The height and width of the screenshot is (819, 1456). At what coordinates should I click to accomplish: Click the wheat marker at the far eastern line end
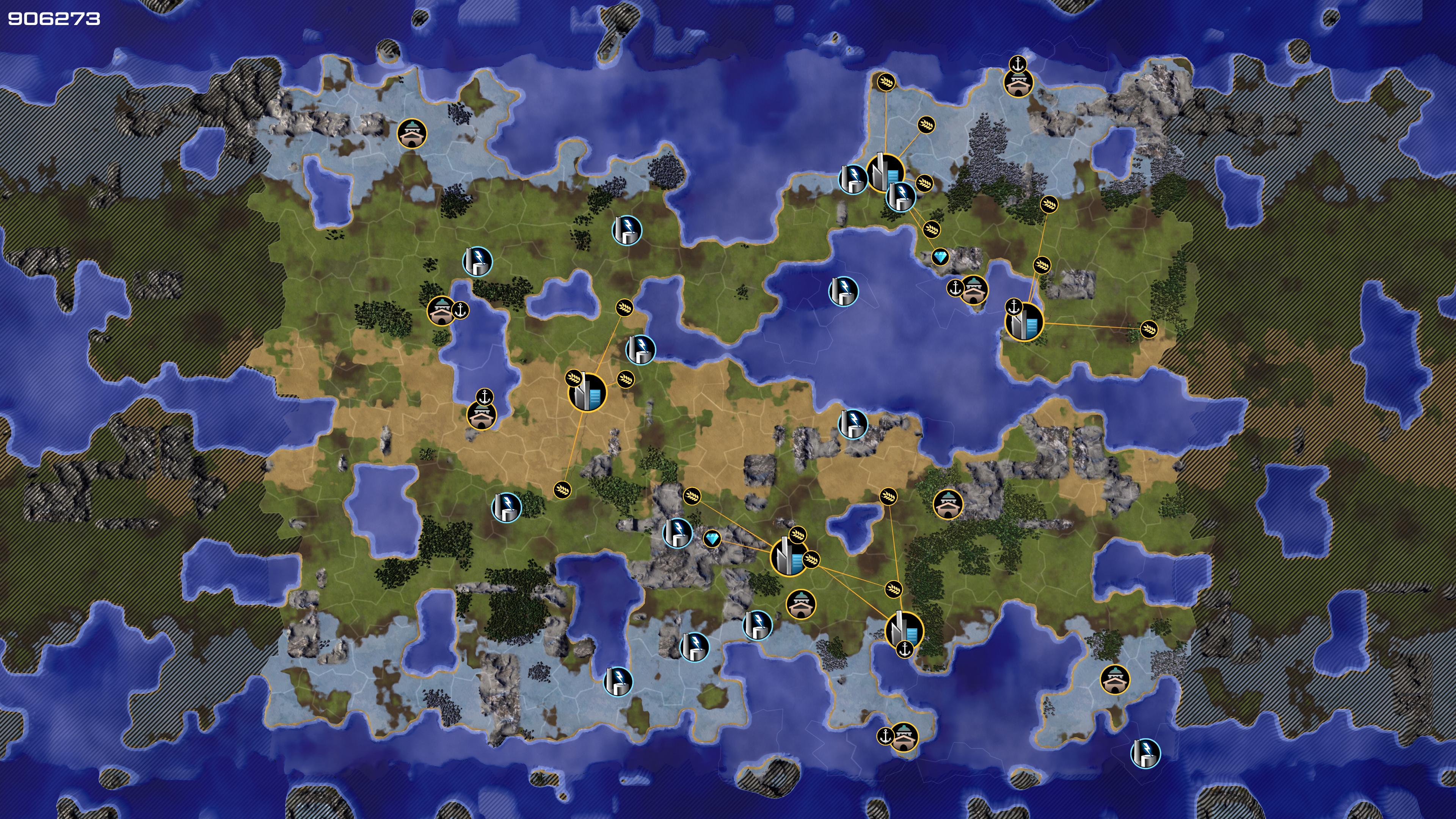1149,329
